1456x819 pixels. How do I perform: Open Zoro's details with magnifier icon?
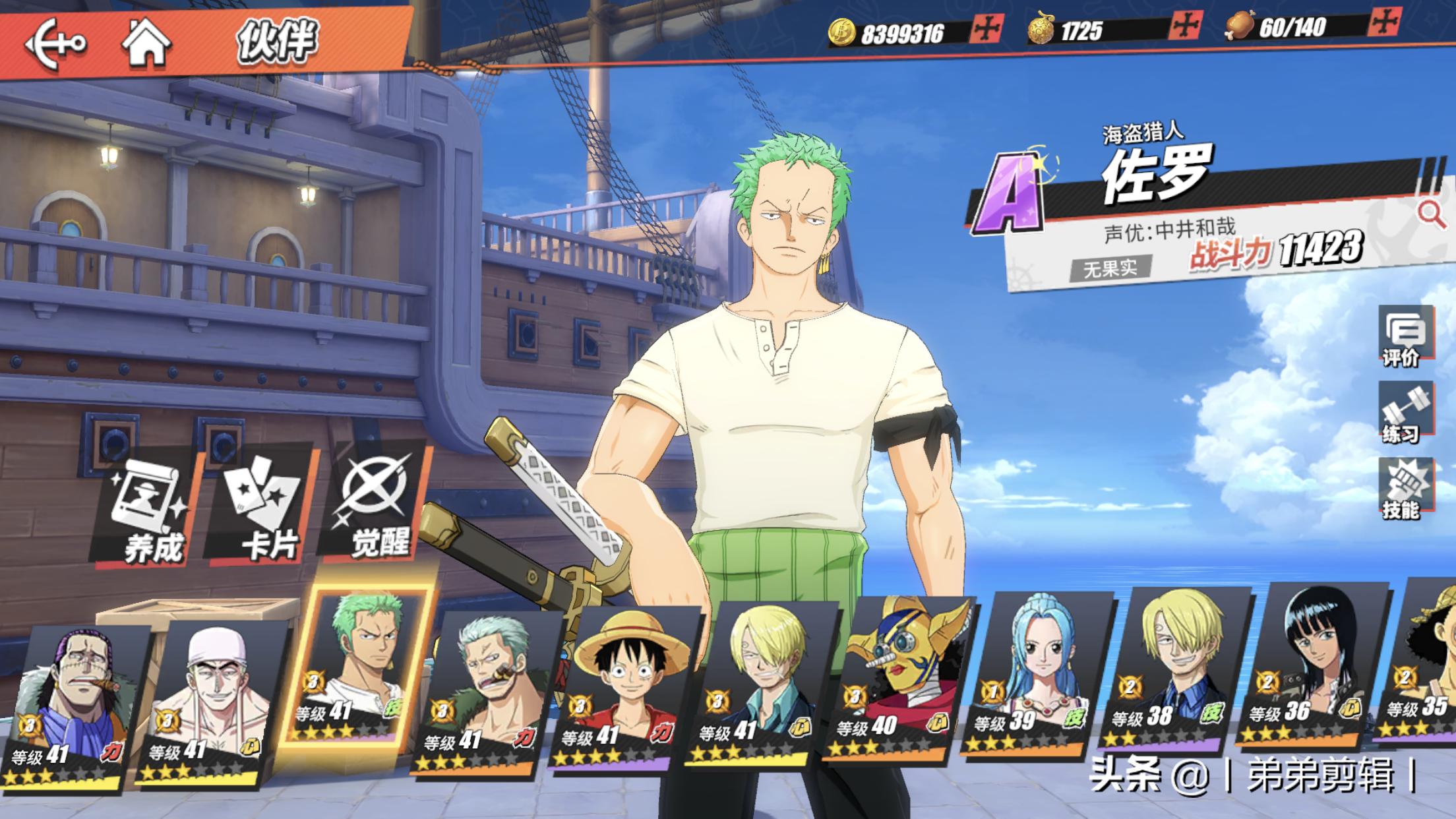1430,214
